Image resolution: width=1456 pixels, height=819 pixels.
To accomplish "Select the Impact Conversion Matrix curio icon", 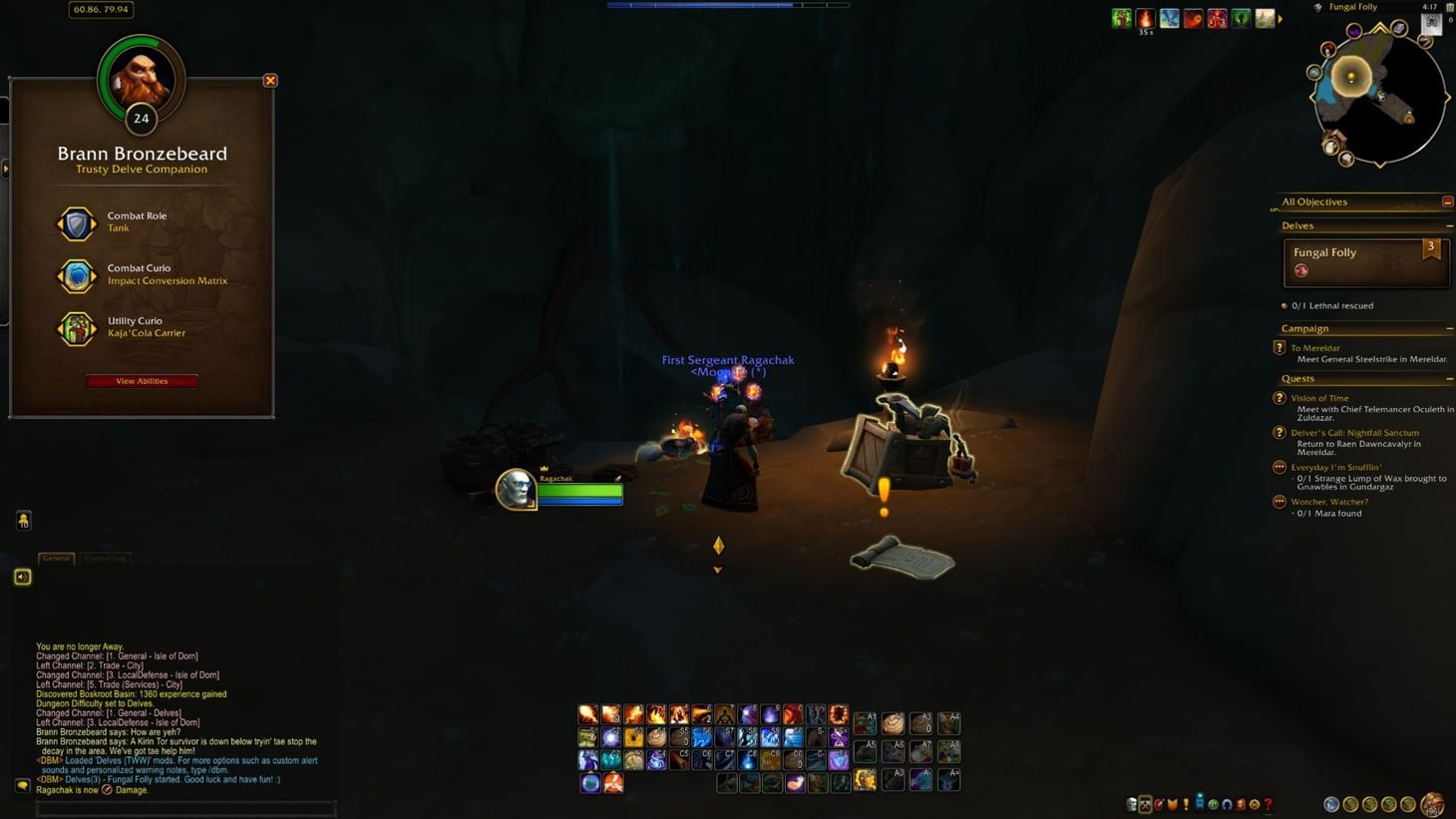I will pyautogui.click(x=77, y=276).
